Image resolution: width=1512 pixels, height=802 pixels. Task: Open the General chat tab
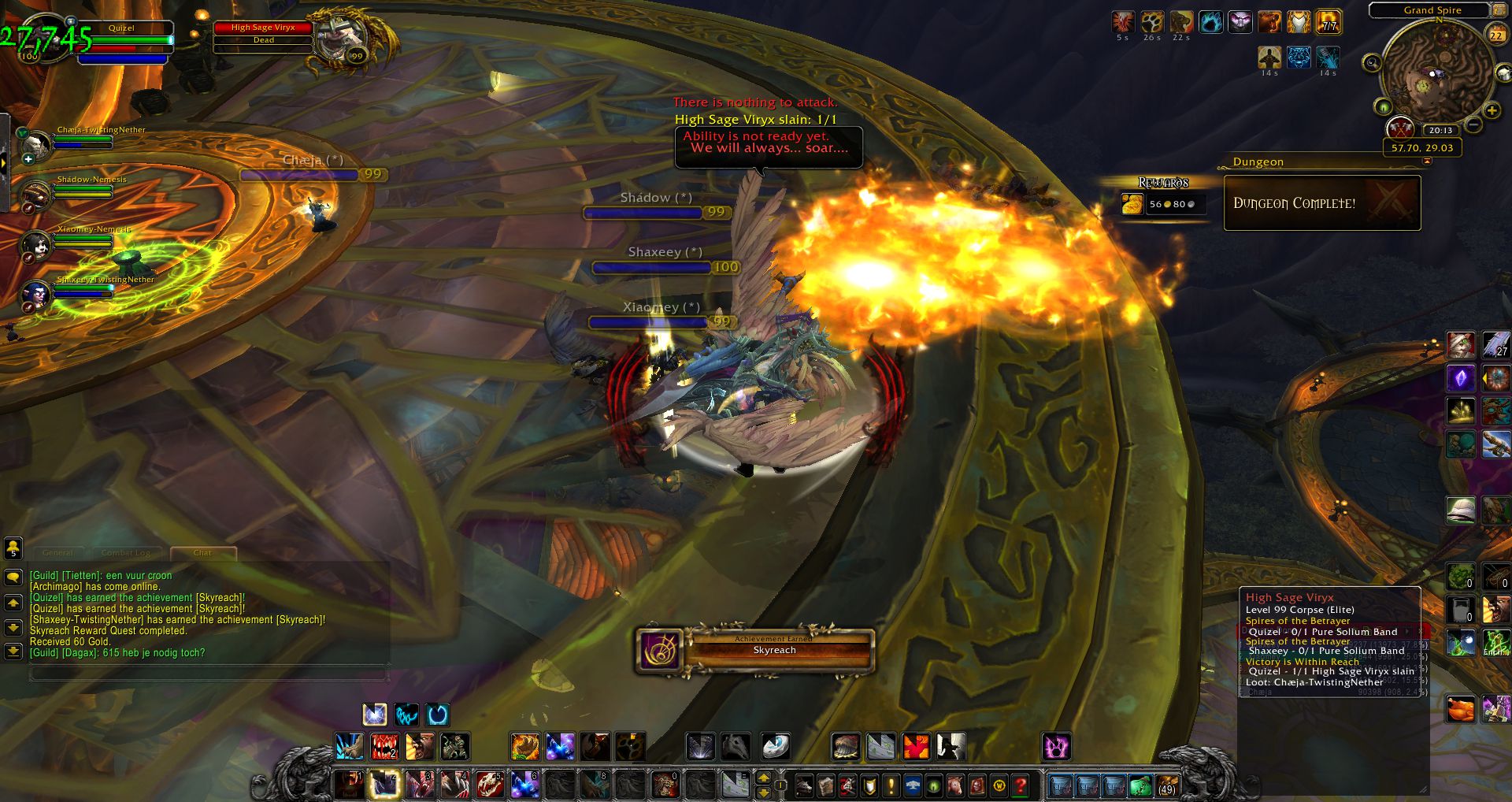58,553
